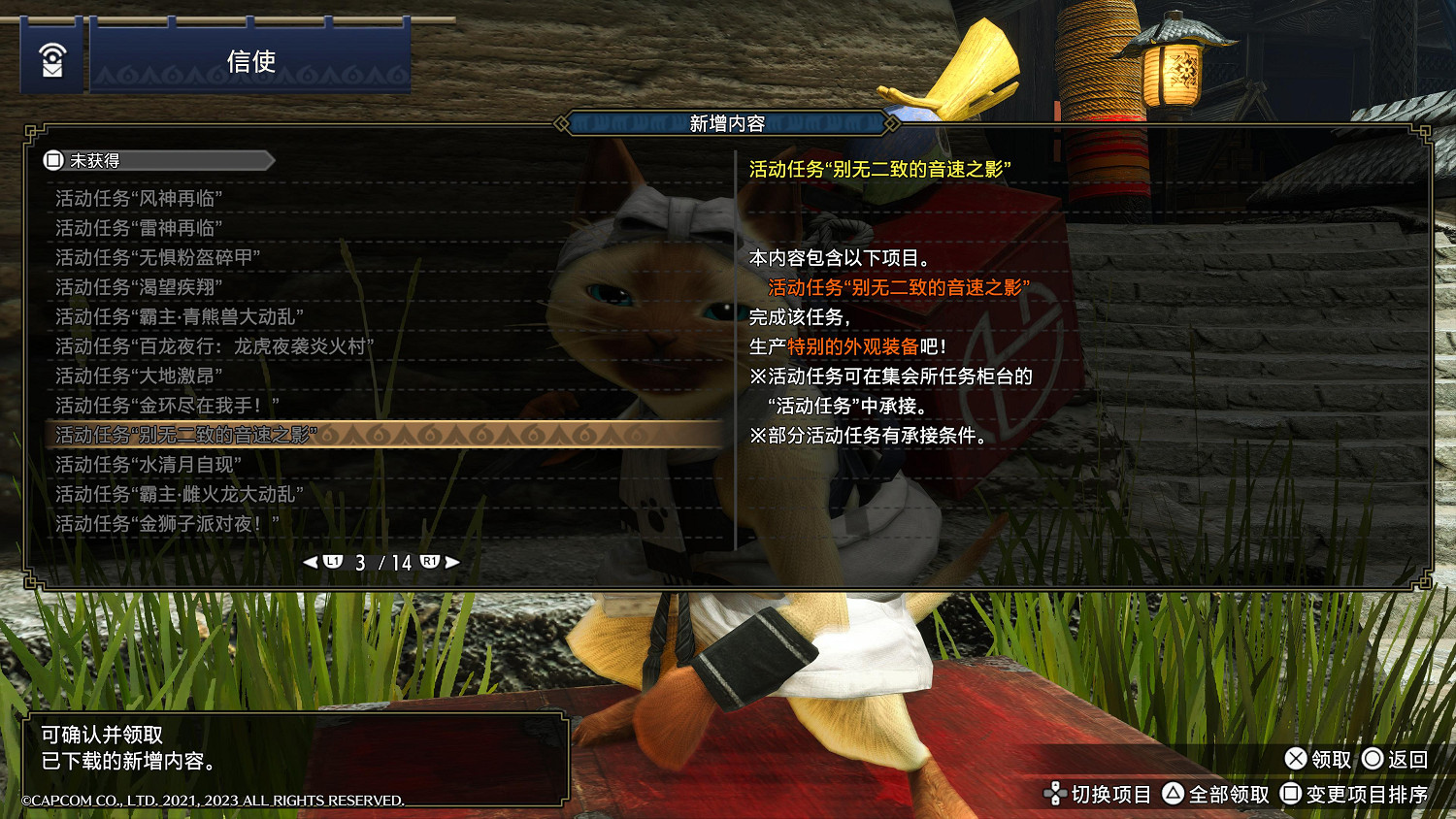This screenshot has width=1456, height=819.
Task: Click the L1 shoulder button icon
Action: [333, 561]
